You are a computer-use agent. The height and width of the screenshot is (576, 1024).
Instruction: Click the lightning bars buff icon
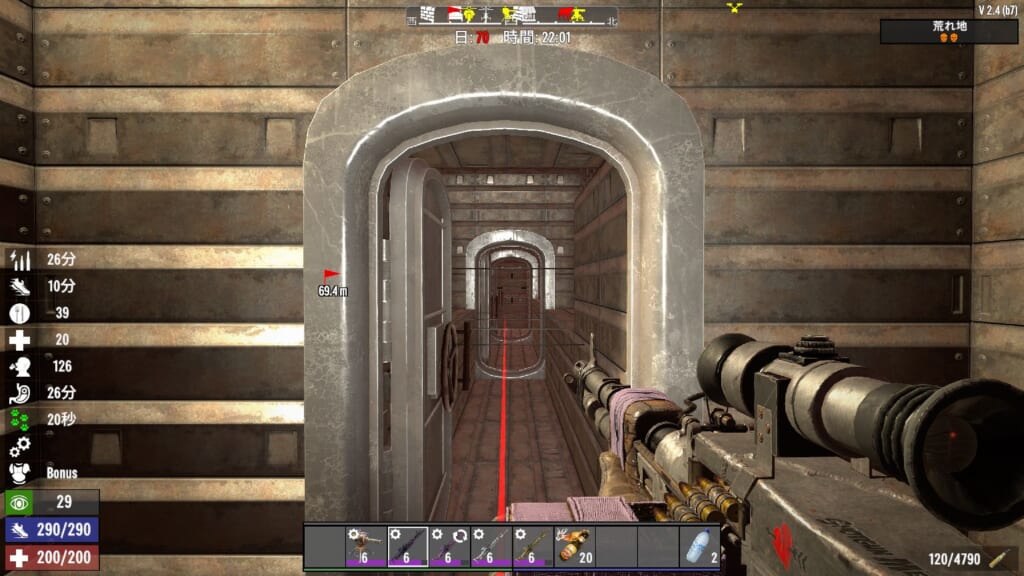pyautogui.click(x=20, y=260)
